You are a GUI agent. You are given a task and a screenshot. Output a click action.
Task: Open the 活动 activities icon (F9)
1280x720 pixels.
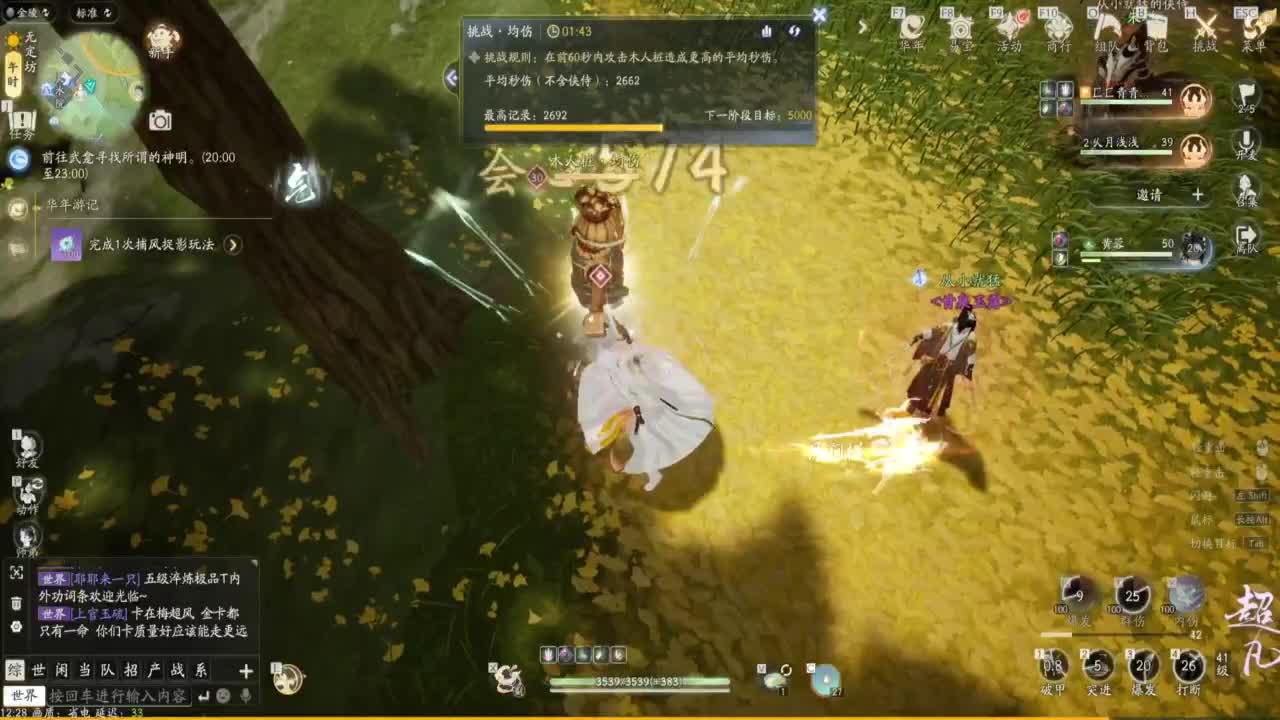pyautogui.click(x=1008, y=26)
